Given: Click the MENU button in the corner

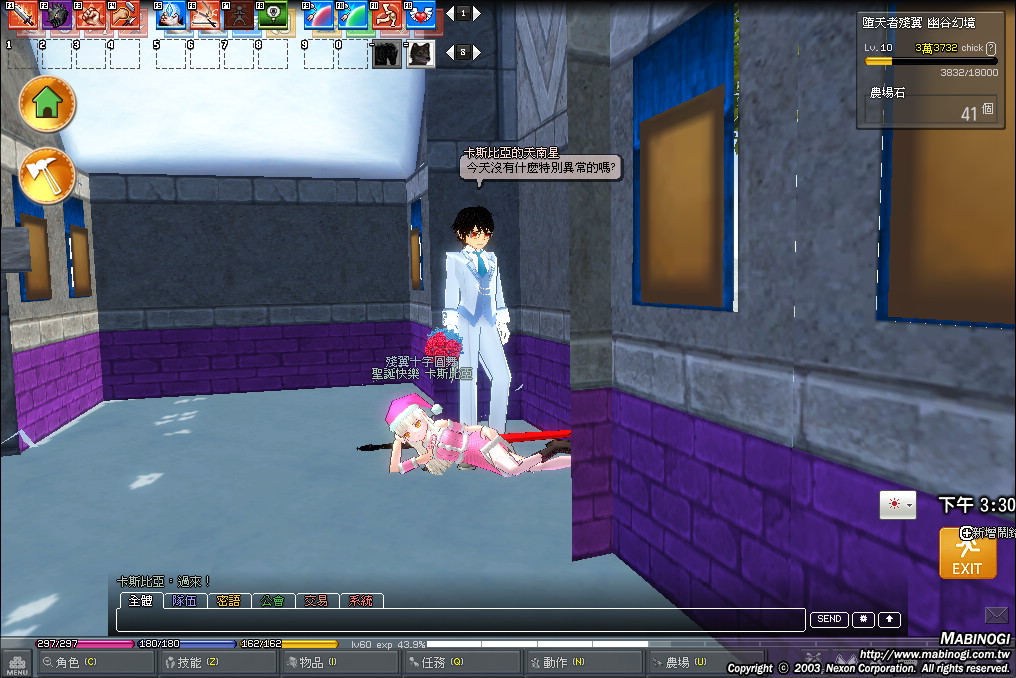Looking at the screenshot, I should [x=16, y=664].
